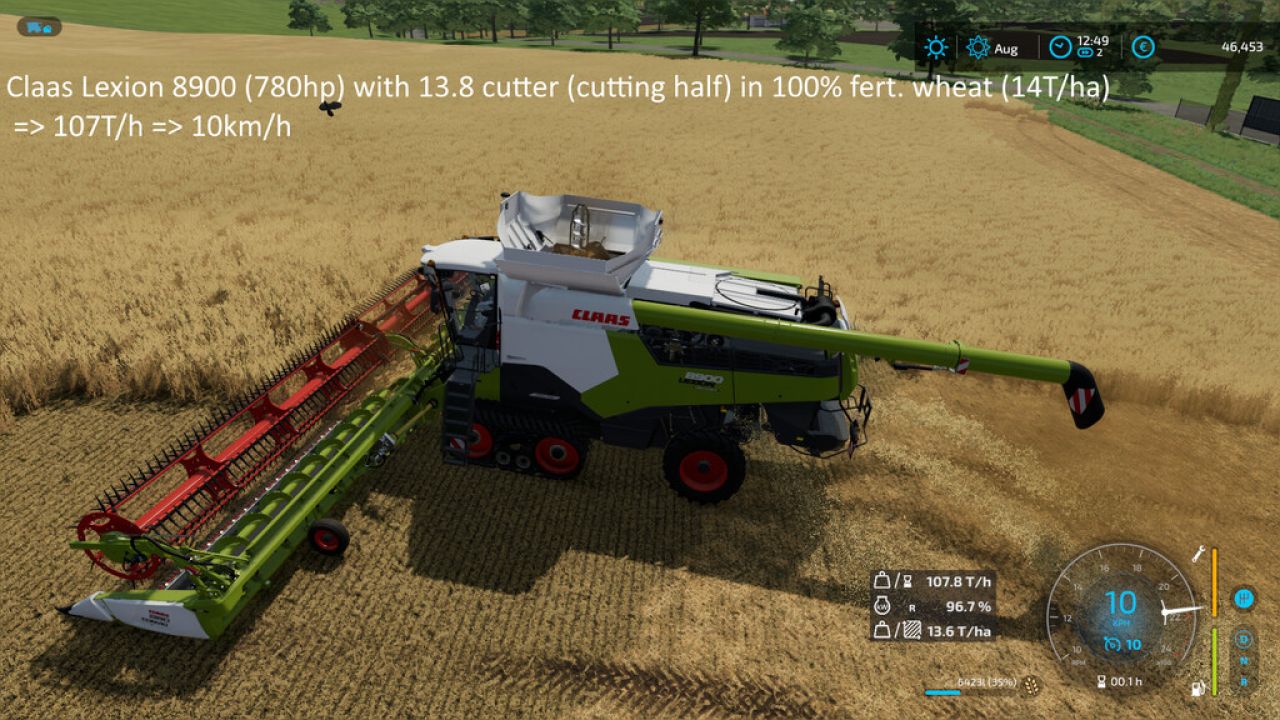
Task: Click the current weather sun icon
Action: [x=934, y=46]
